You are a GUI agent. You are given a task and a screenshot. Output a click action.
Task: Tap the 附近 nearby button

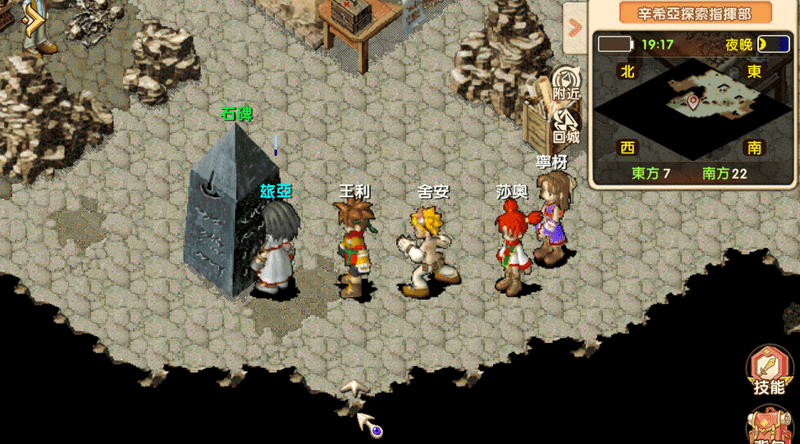[x=567, y=84]
